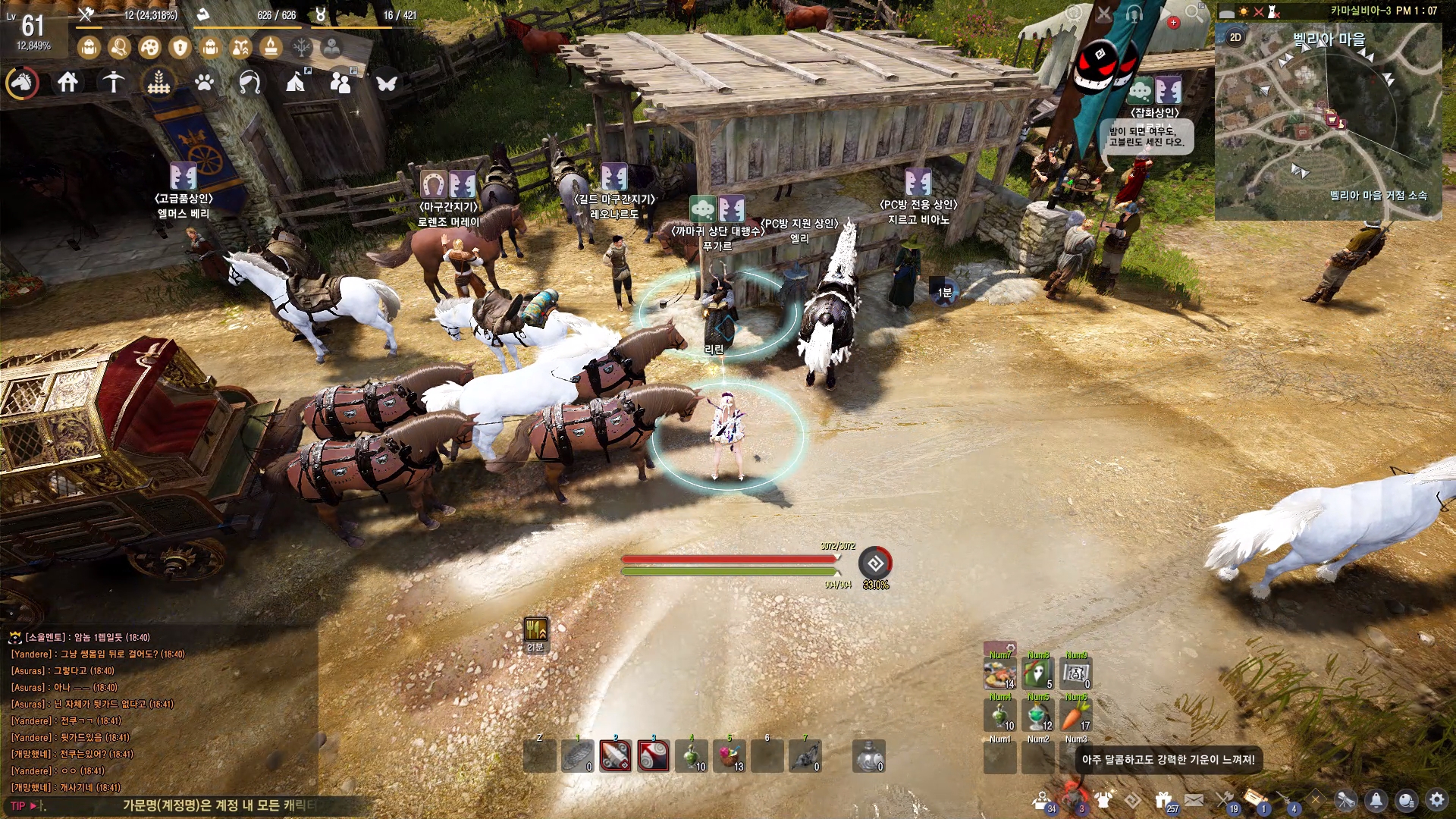
Task: Toggle the 2D minimap mode button
Action: tap(1235, 37)
